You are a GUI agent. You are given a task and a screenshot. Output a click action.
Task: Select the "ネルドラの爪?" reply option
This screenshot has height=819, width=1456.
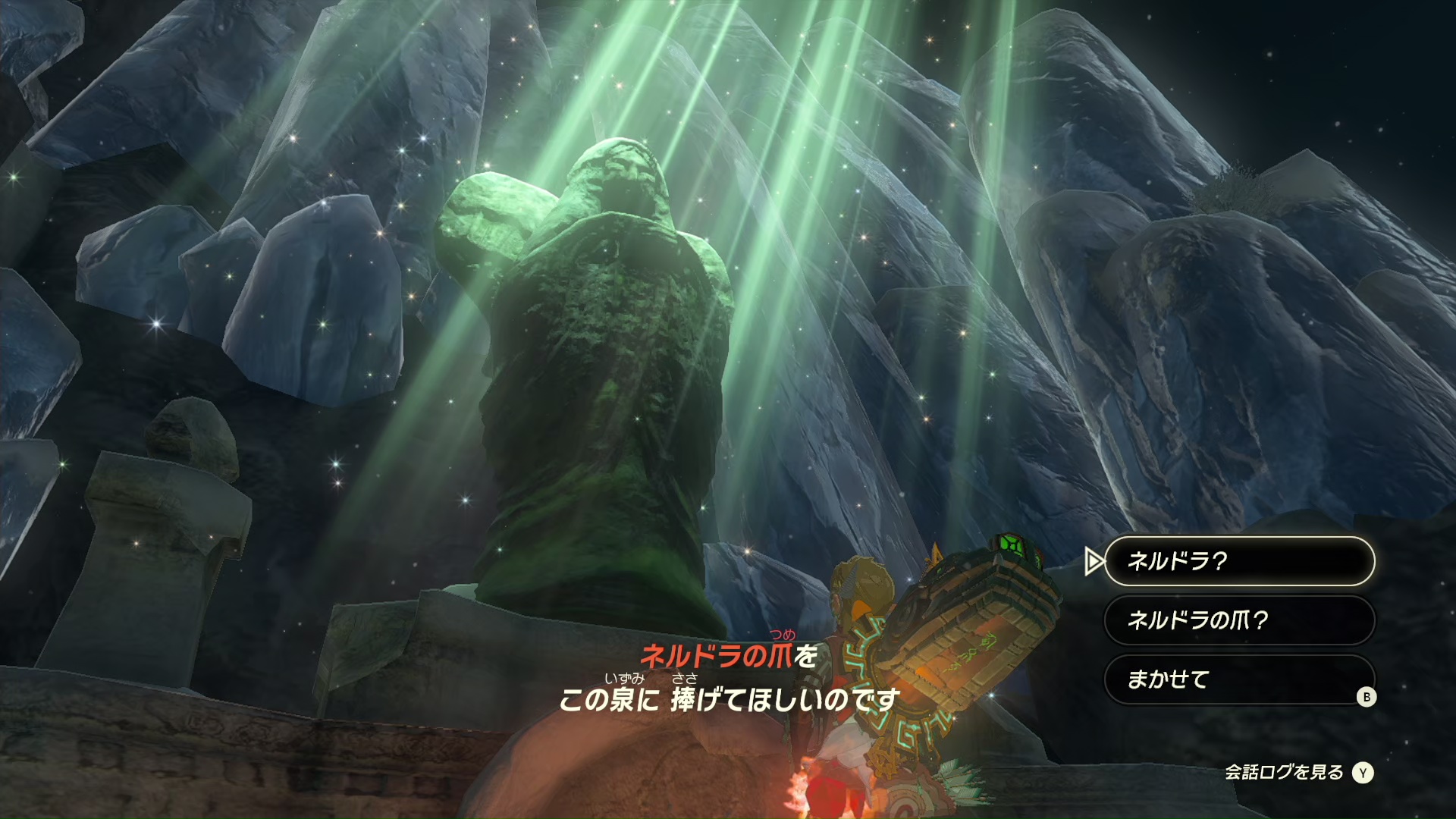[1238, 620]
